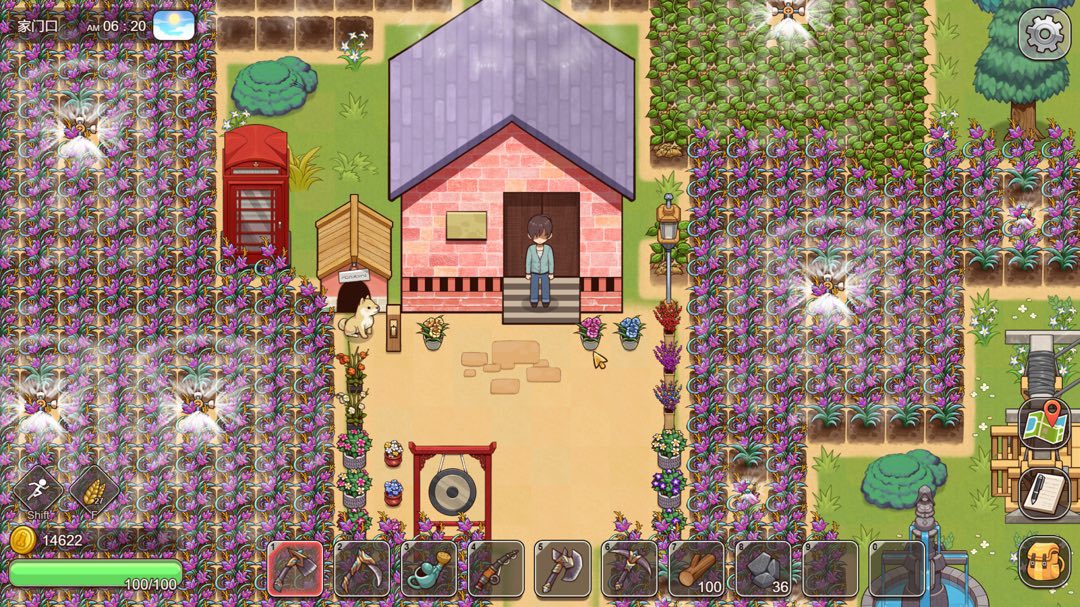
Task: Select the stone stack of 36
Action: point(764,569)
